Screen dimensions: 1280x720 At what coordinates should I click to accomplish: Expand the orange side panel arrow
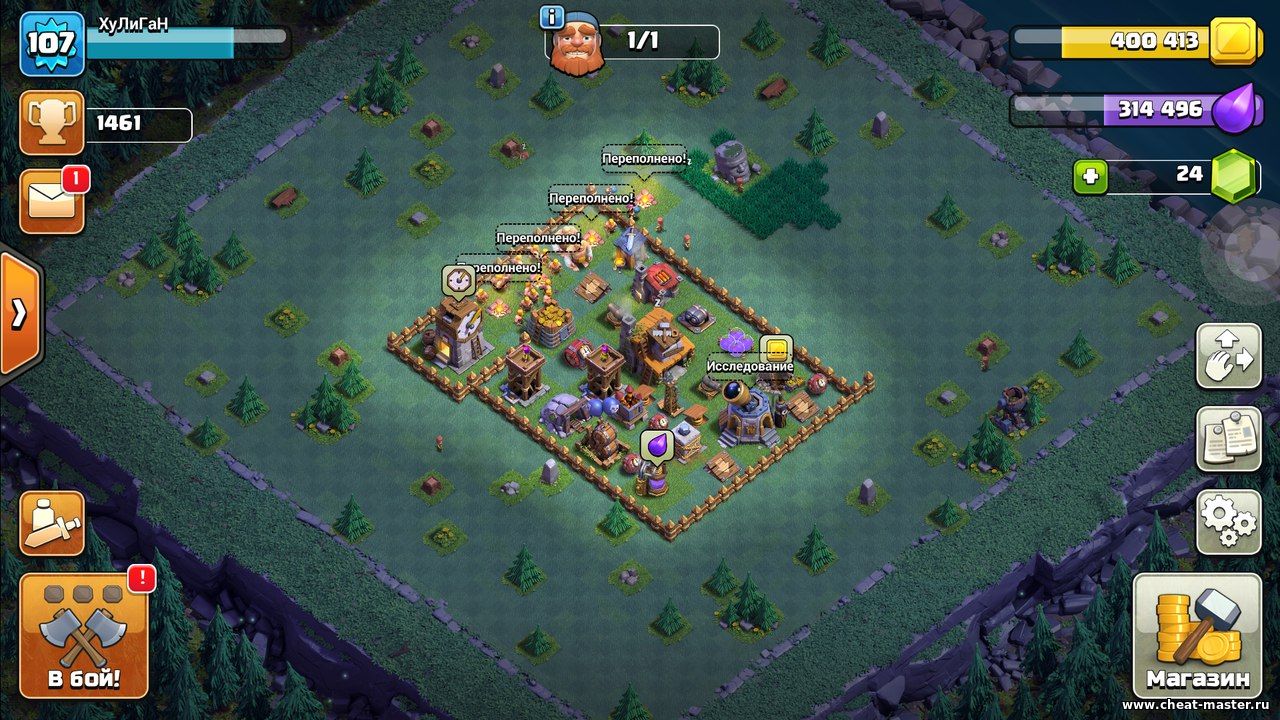point(19,314)
